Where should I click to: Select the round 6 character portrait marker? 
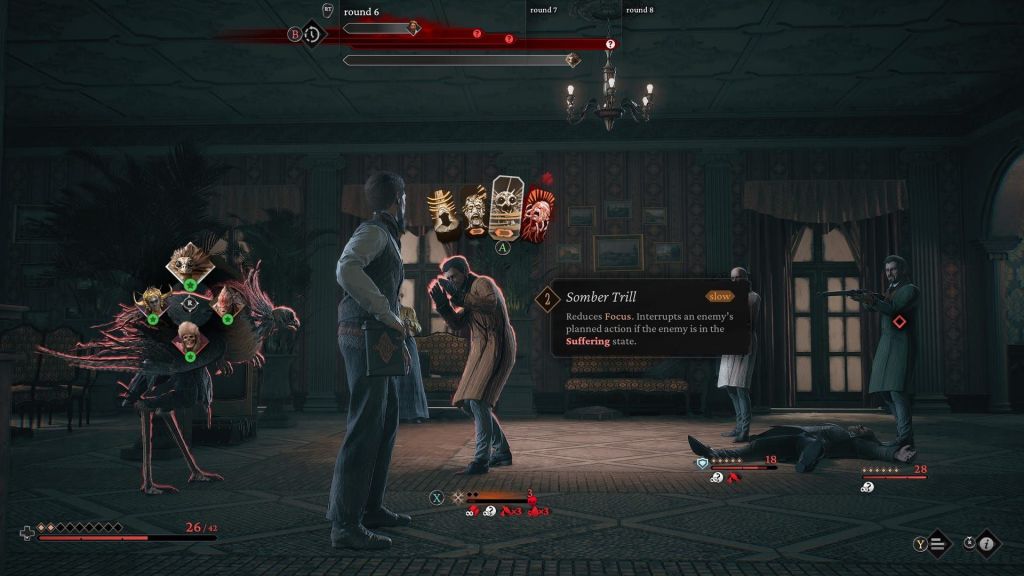(x=413, y=28)
